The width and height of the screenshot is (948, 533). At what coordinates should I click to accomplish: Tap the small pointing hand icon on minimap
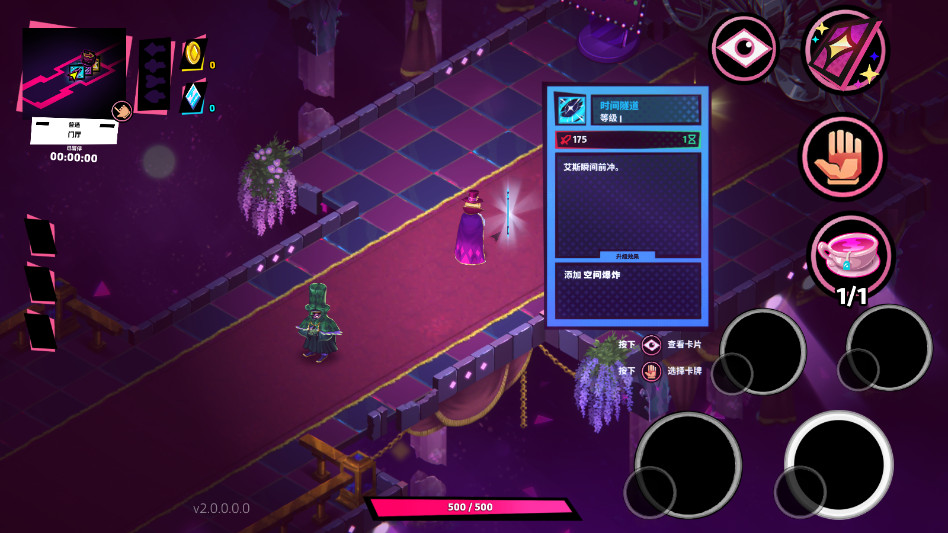coord(120,110)
